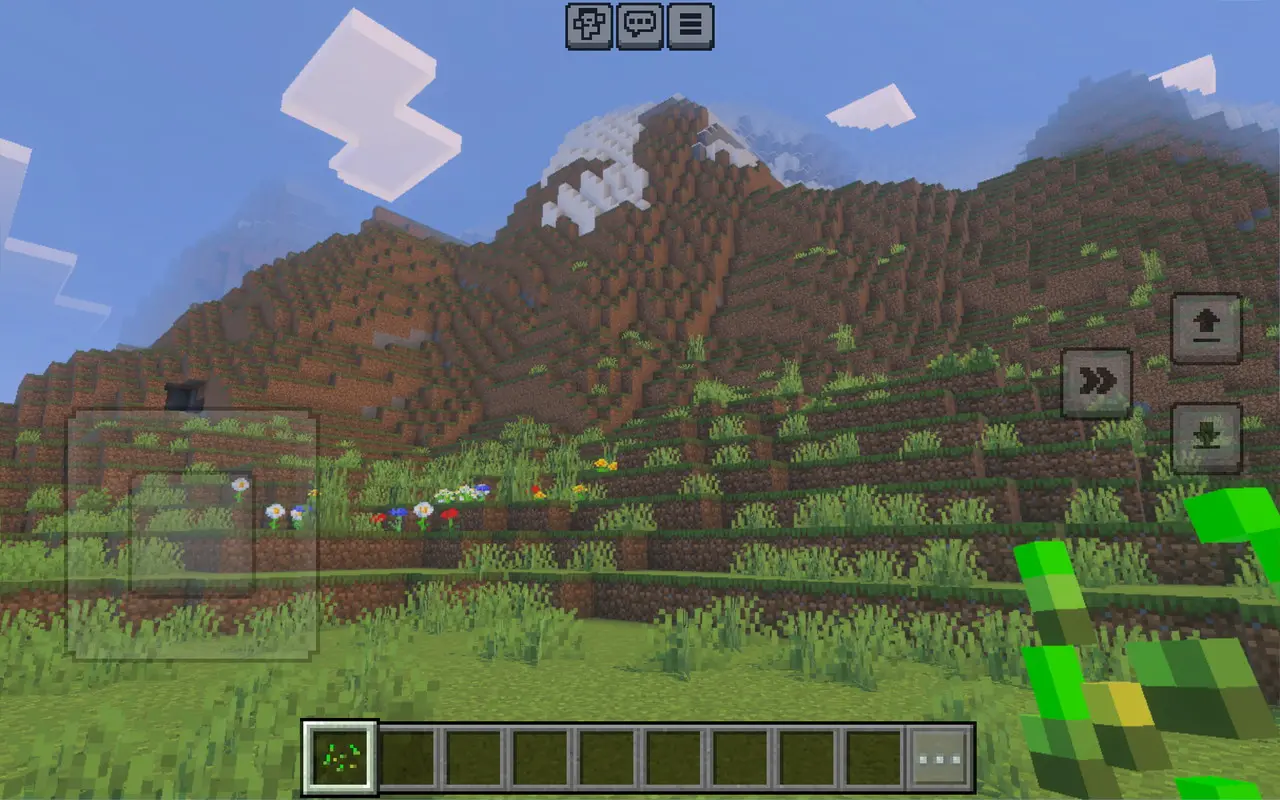Select the last empty hotbar slot

point(870,758)
